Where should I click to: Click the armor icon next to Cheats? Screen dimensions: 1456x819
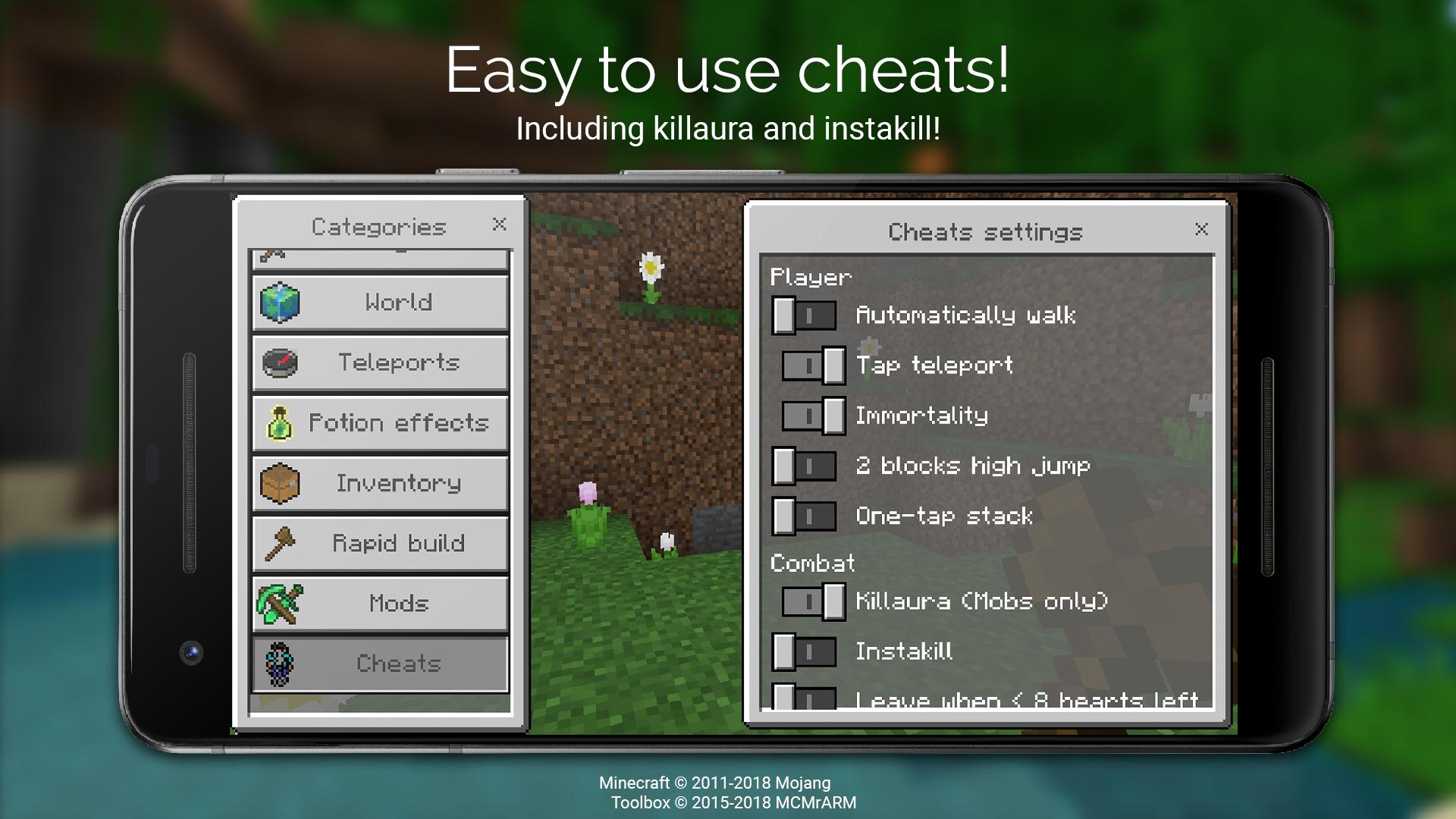[x=281, y=664]
